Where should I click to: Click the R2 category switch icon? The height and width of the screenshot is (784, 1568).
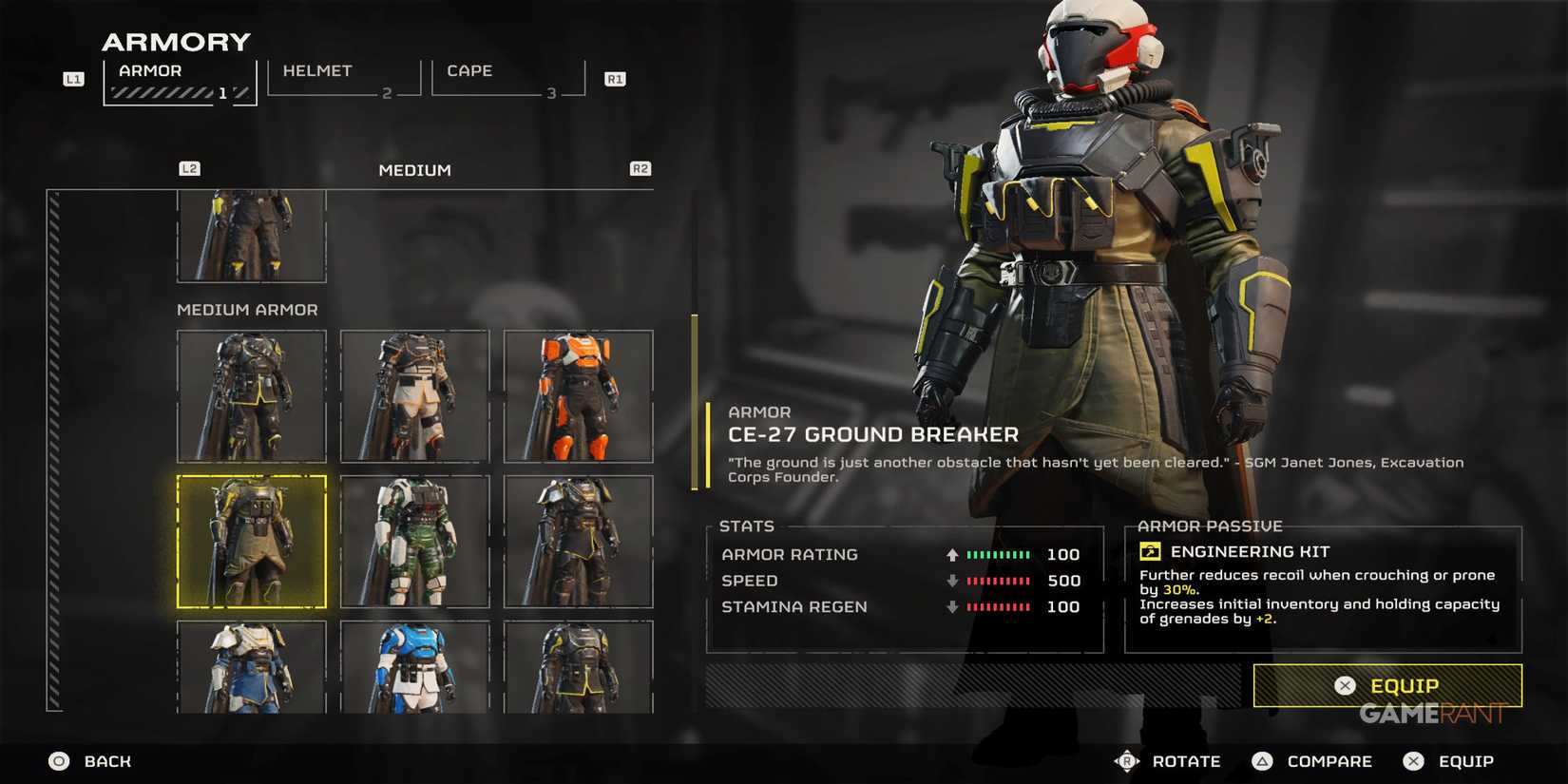tap(641, 168)
